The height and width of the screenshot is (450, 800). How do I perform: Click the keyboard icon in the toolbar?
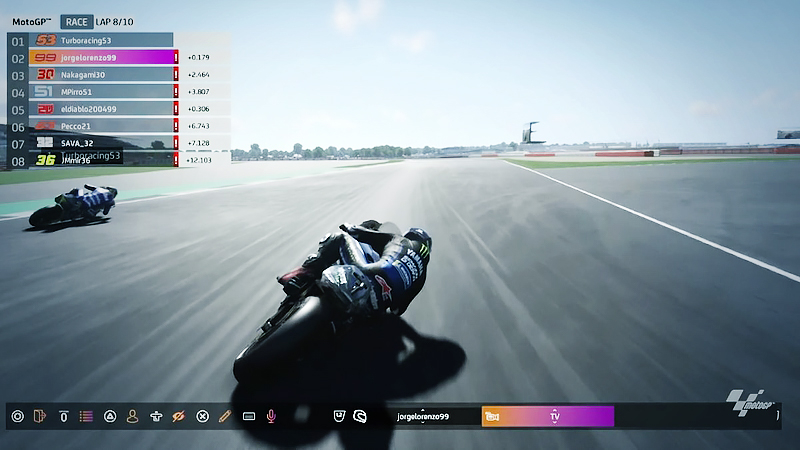tap(248, 416)
